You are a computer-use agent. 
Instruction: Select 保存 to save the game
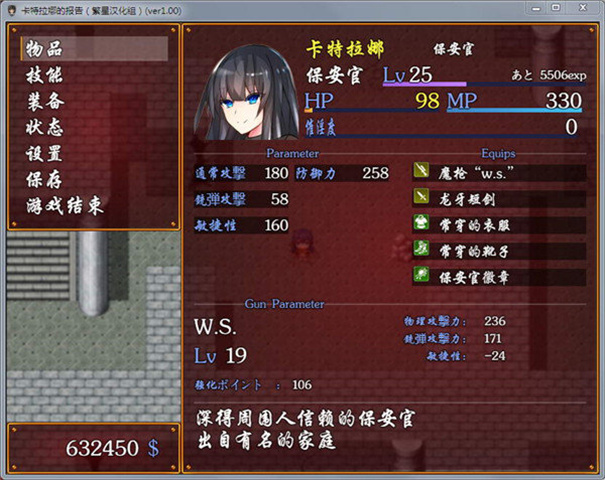point(46,179)
